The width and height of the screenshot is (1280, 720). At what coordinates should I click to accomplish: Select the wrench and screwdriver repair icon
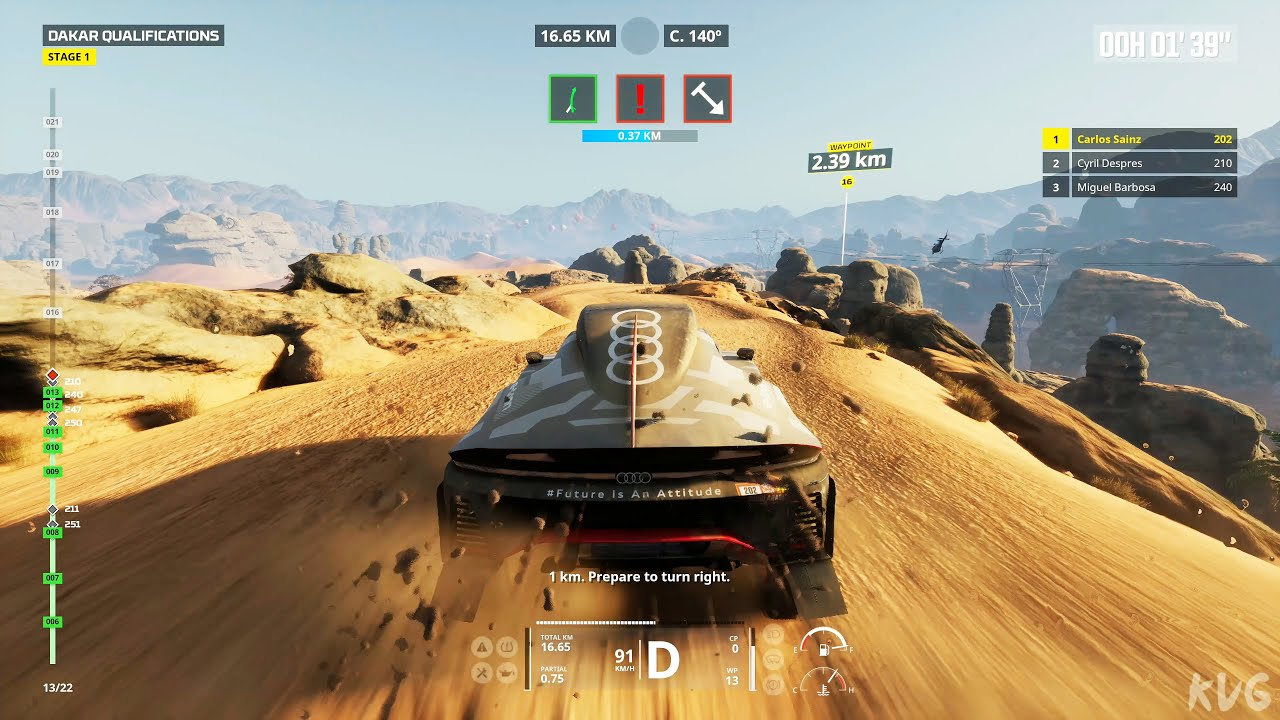(x=482, y=672)
